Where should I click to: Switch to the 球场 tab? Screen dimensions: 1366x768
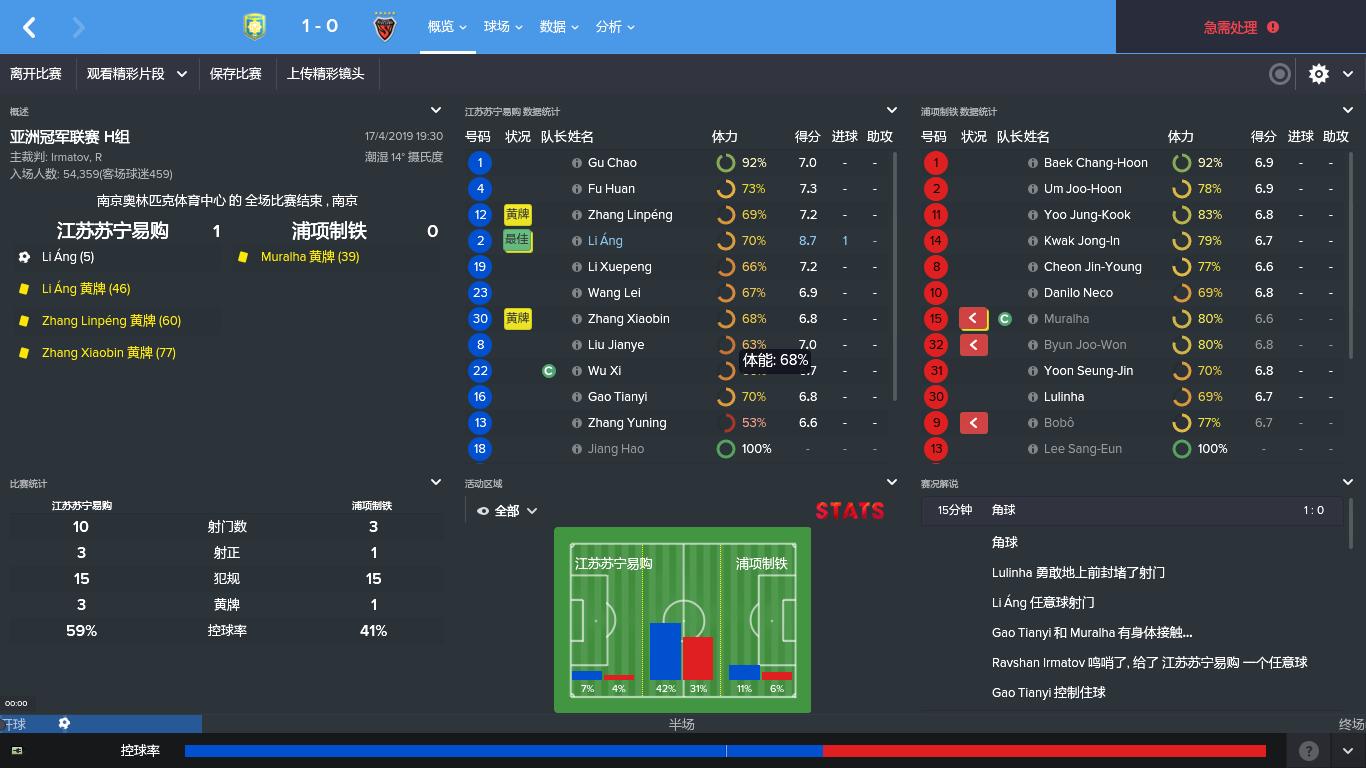(495, 27)
